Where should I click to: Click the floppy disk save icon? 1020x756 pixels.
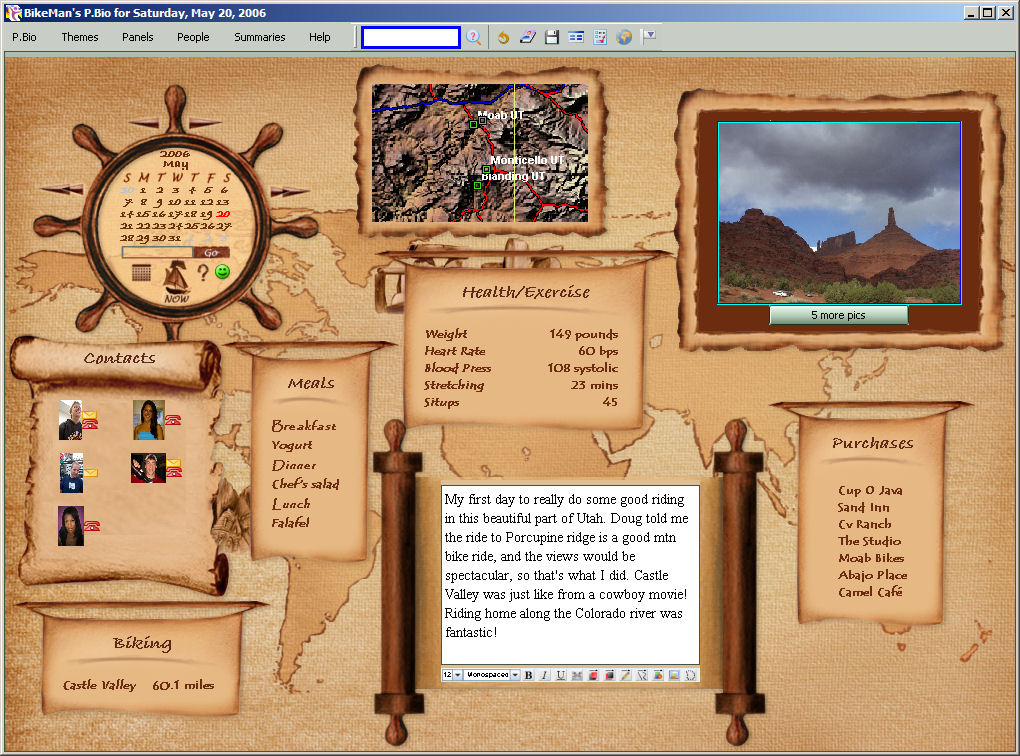[552, 37]
